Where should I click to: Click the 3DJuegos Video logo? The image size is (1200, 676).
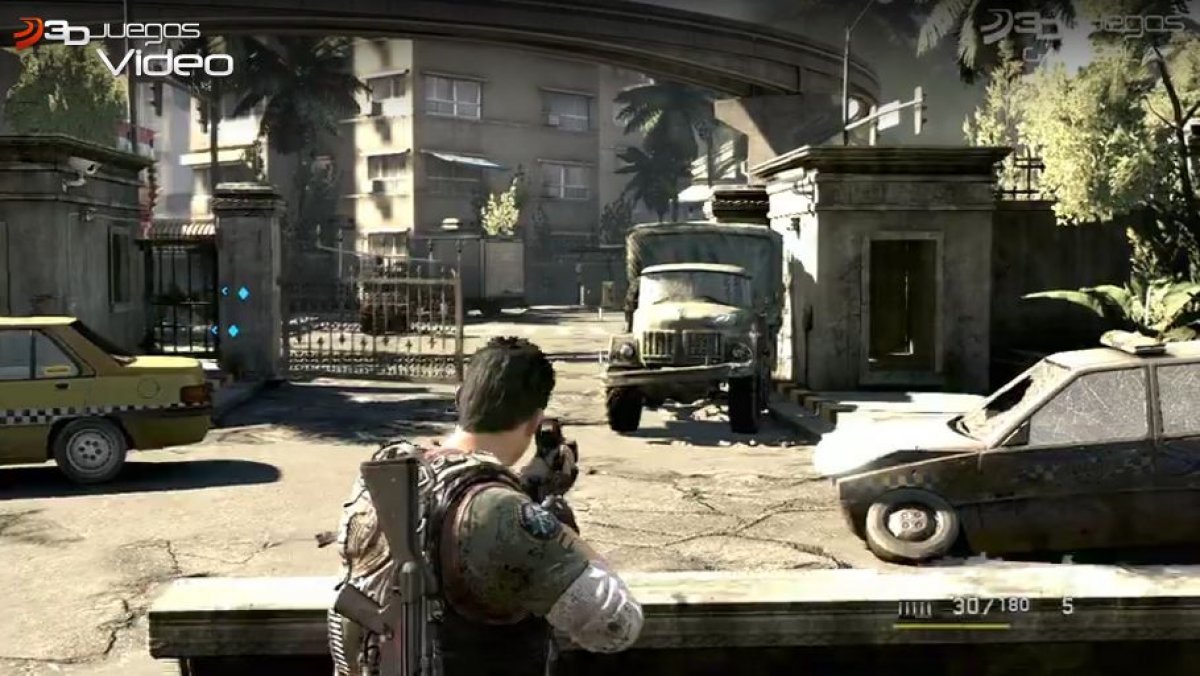tap(122, 47)
